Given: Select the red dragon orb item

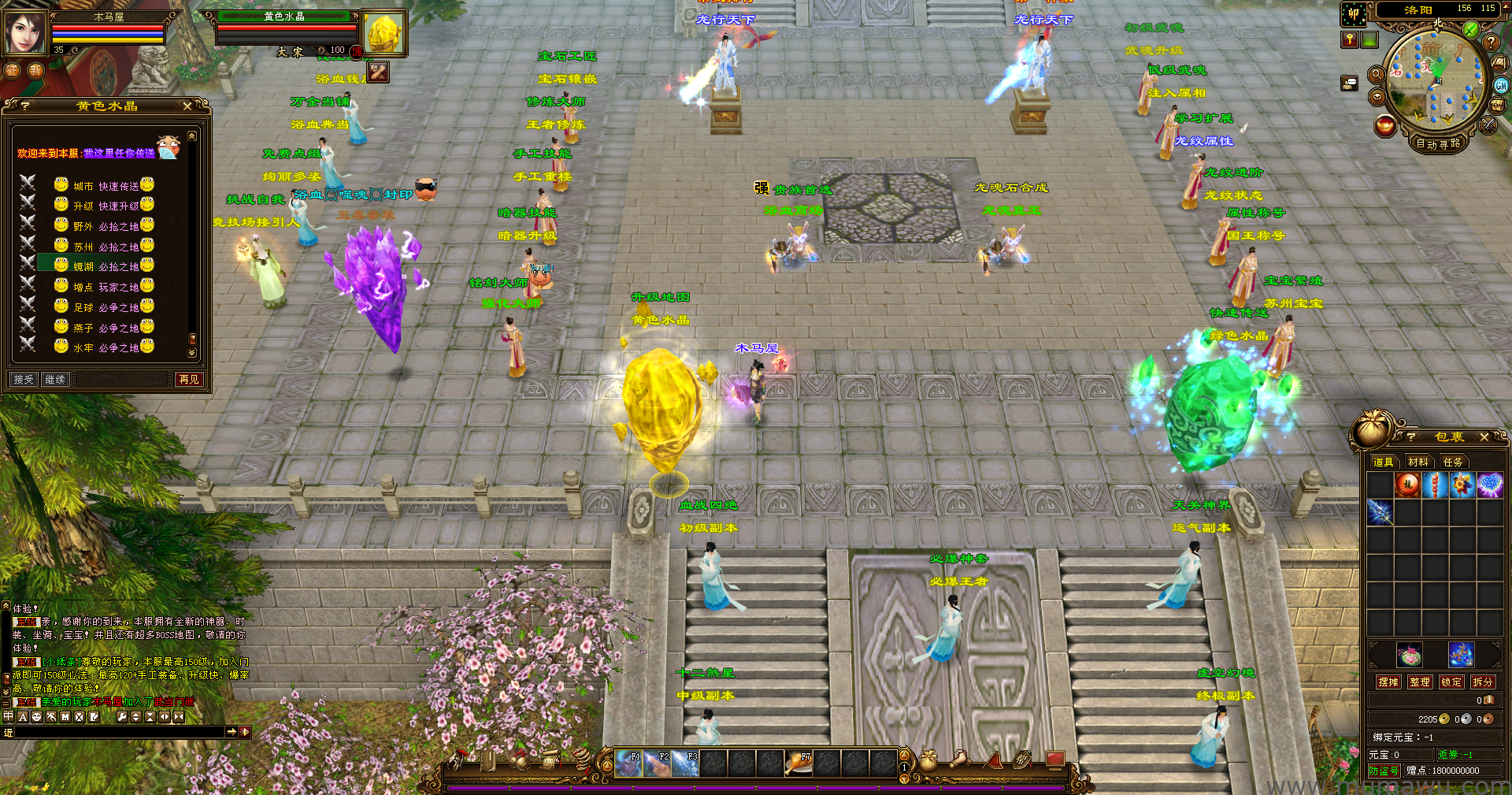Looking at the screenshot, I should (1407, 485).
